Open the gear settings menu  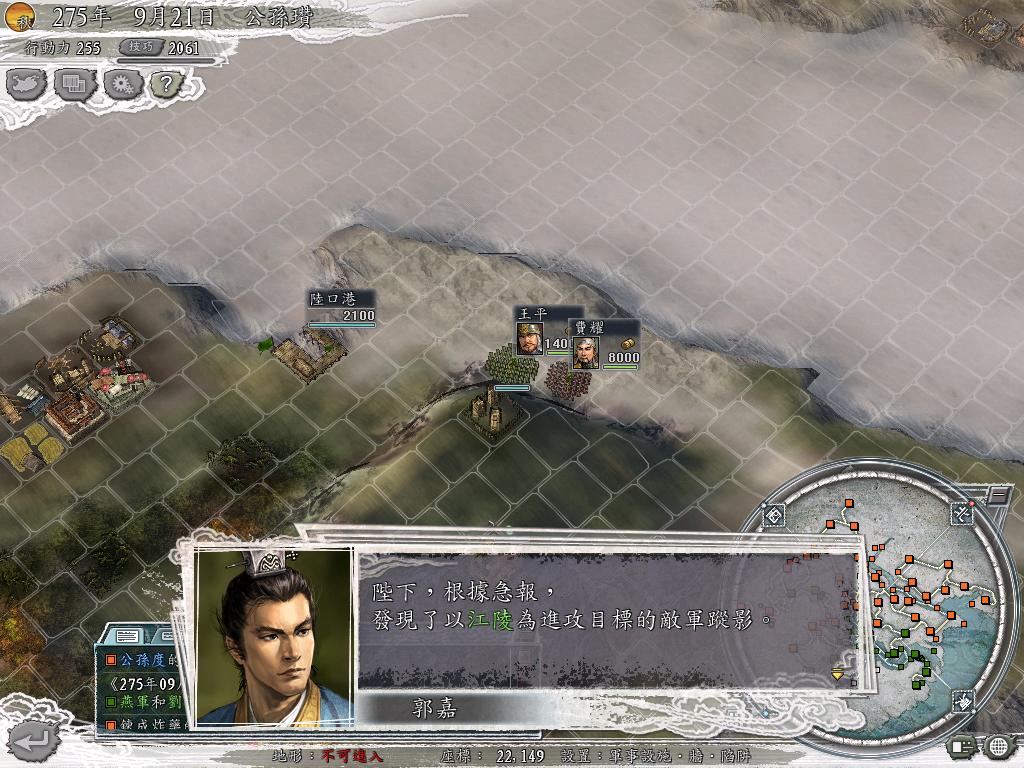coord(121,85)
